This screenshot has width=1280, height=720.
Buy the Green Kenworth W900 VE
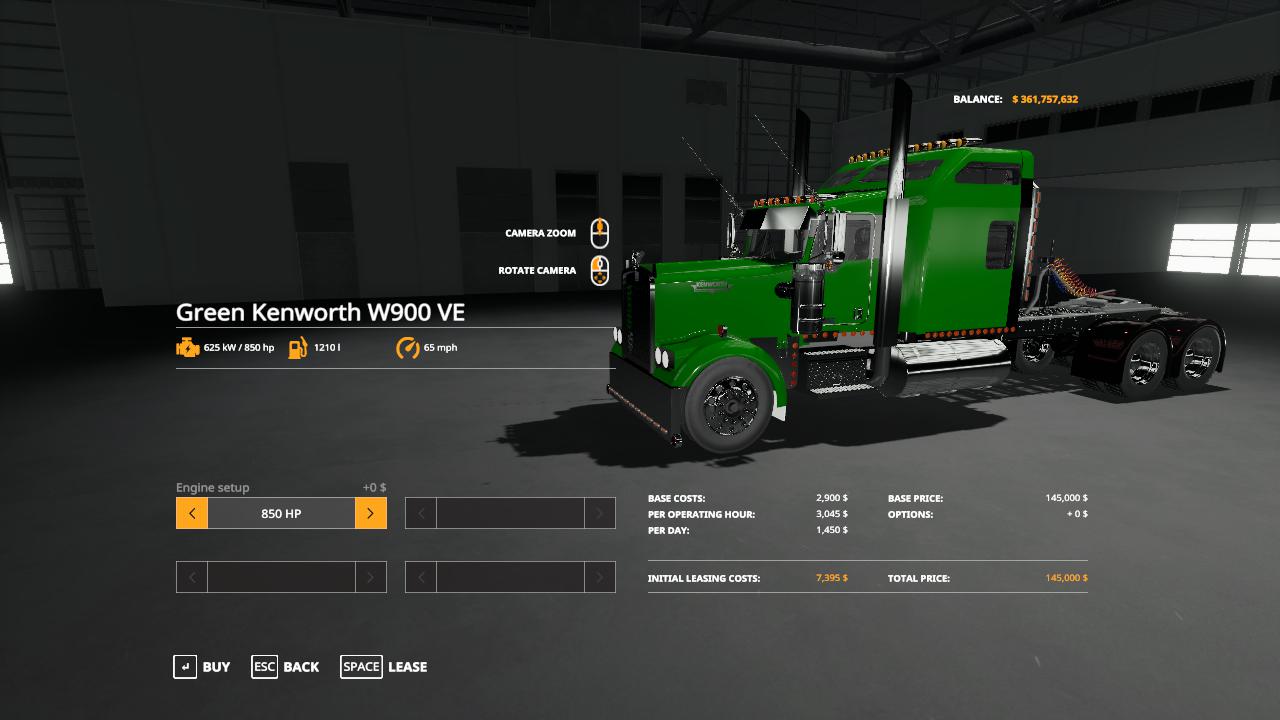coord(203,667)
